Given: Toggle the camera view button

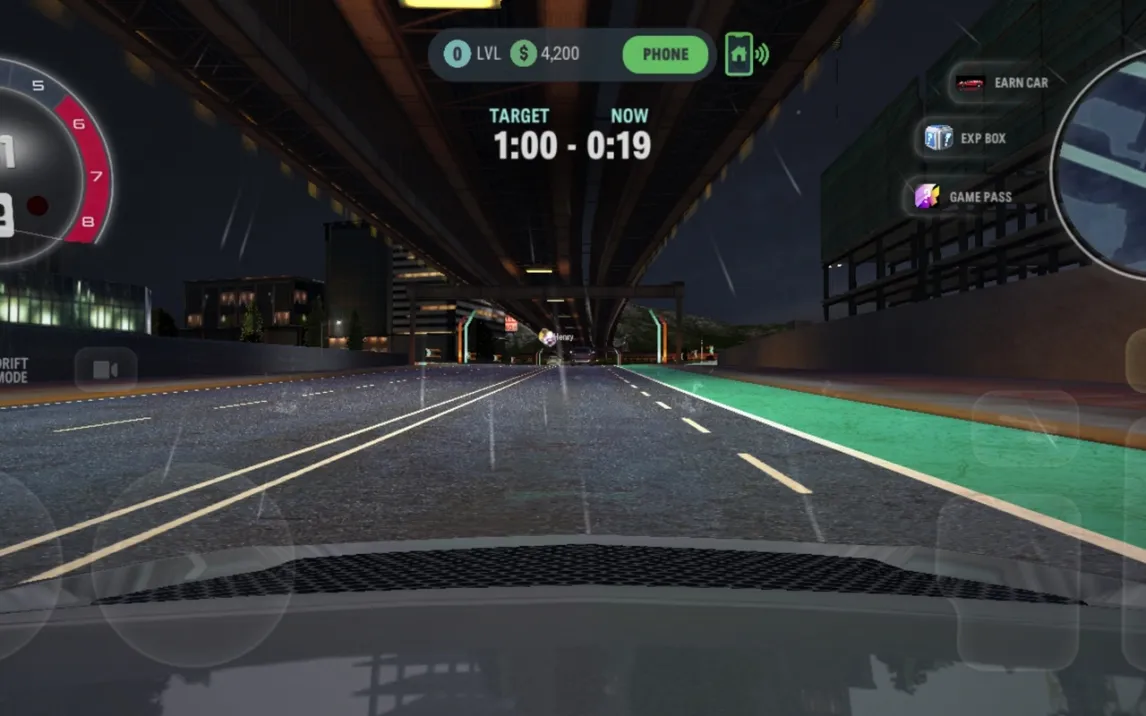Looking at the screenshot, I should [105, 370].
